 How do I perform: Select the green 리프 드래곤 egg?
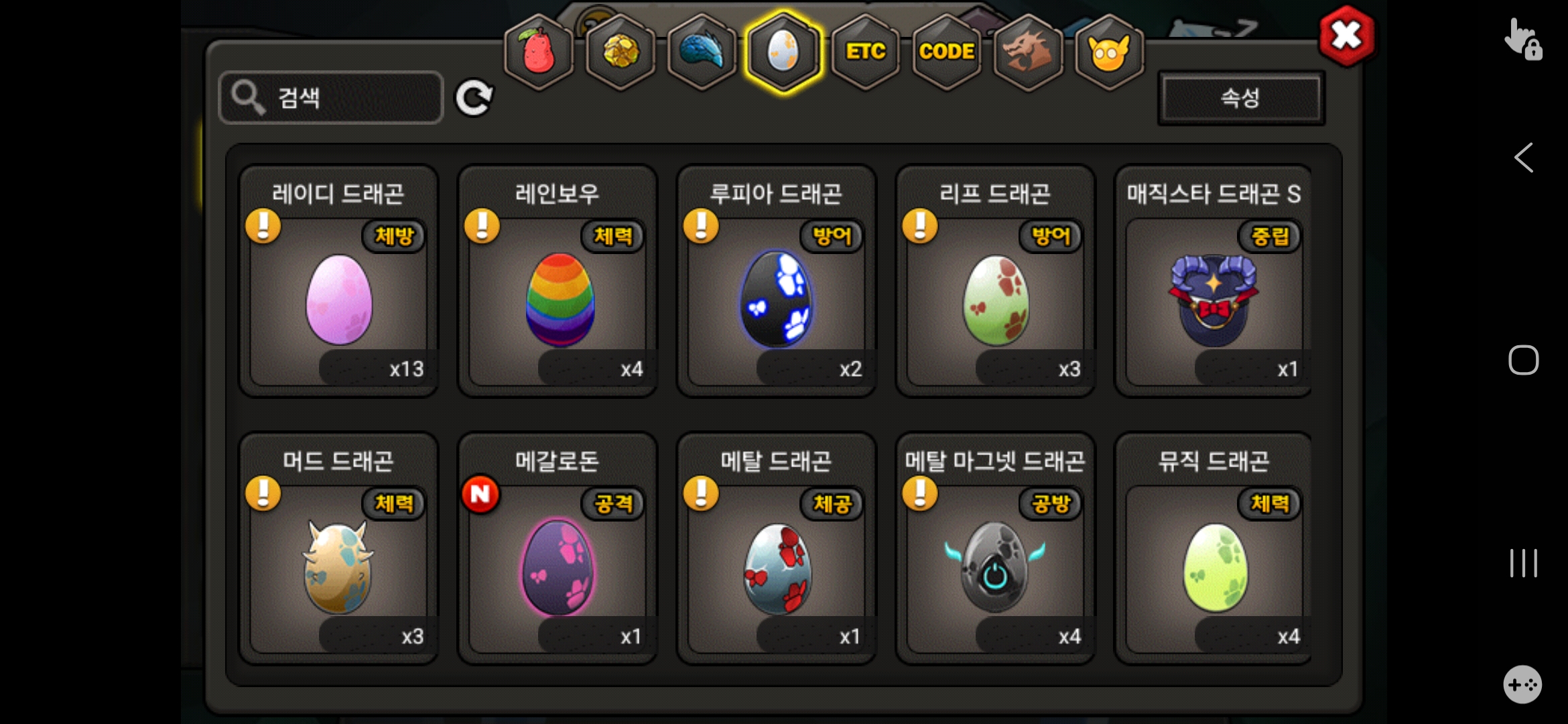point(996,300)
